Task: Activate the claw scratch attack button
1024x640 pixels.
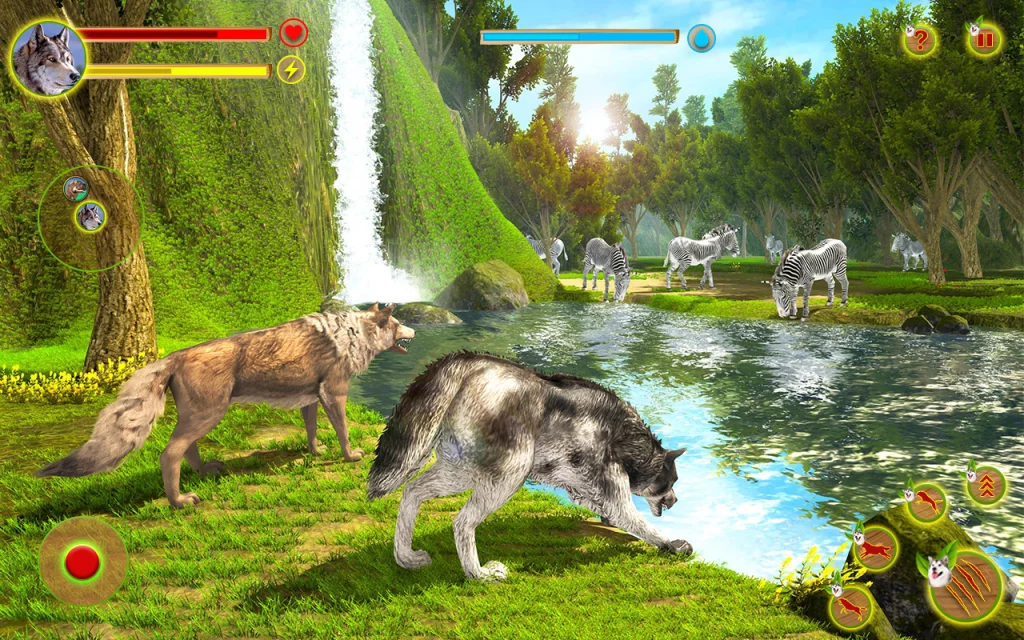Action: 965,586
